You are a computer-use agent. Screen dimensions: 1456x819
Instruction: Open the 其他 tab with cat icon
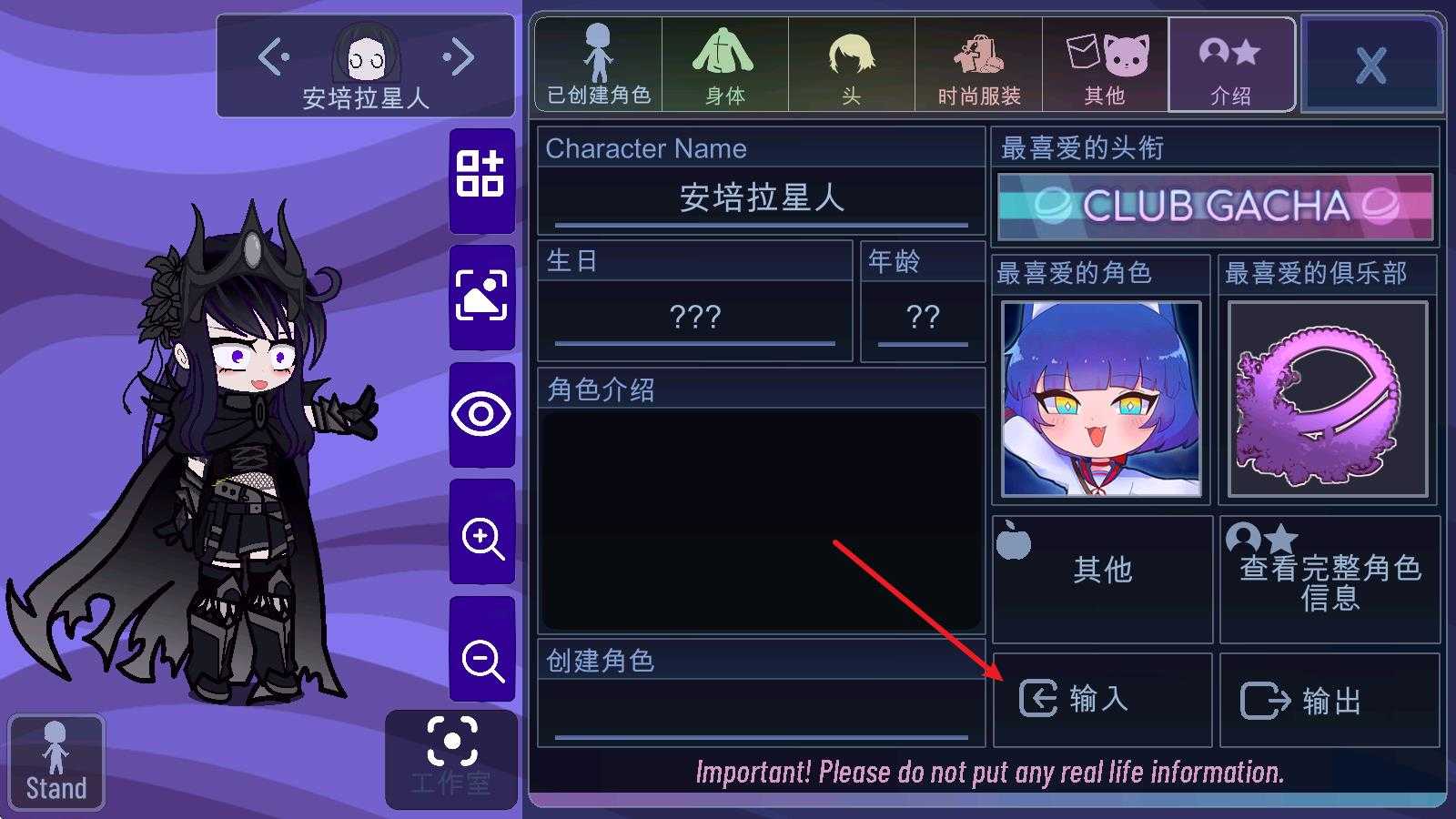coord(1105,66)
